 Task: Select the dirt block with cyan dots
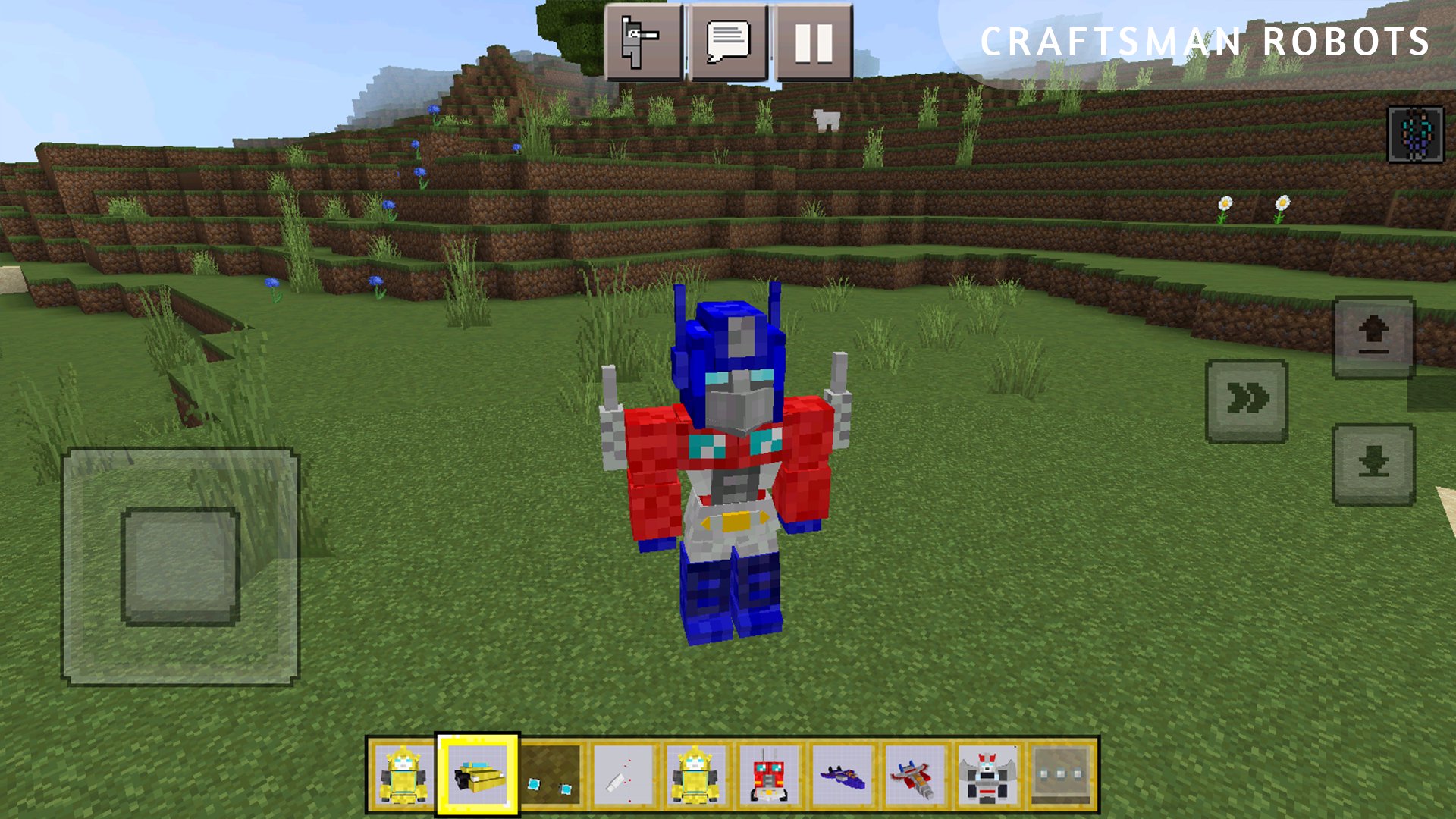pyautogui.click(x=550, y=775)
